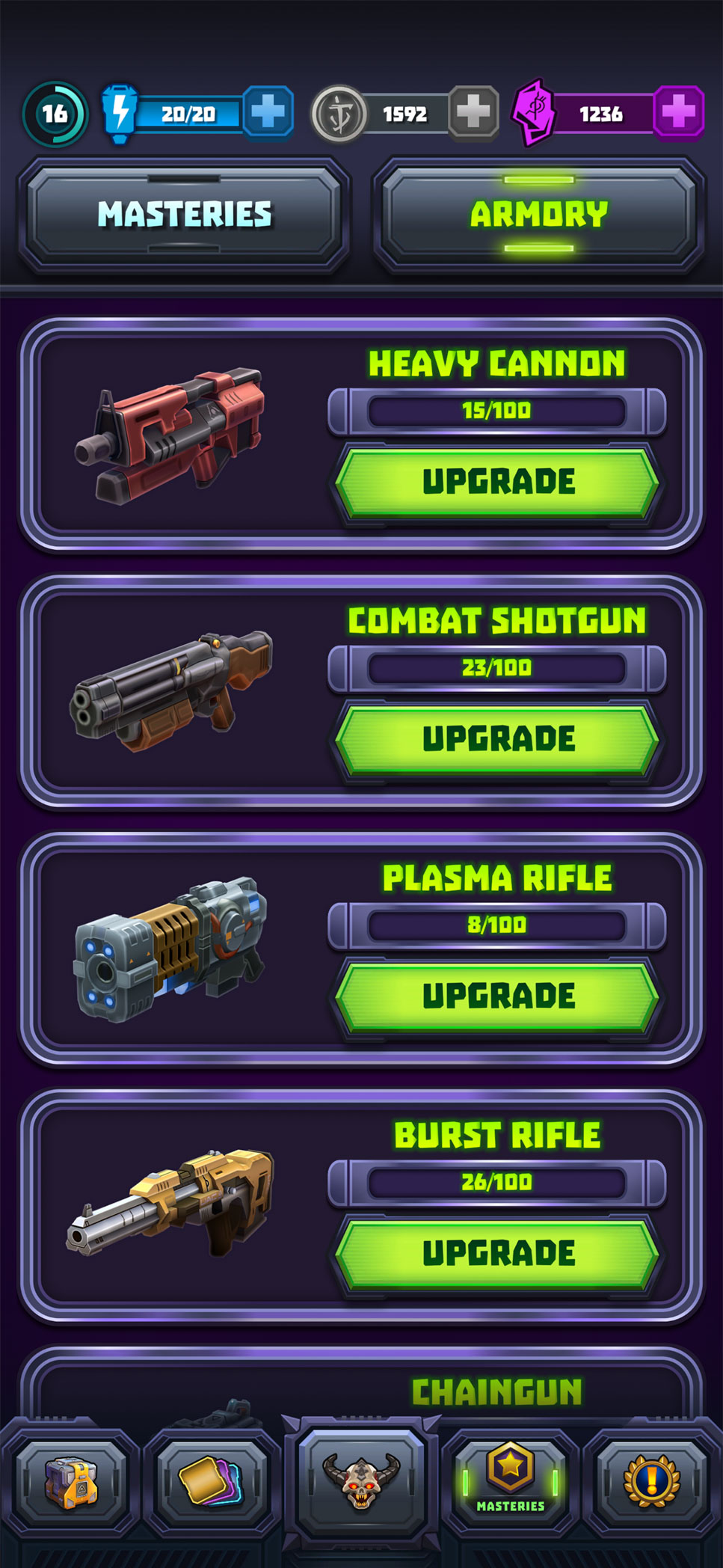Select the Combat Shotgun weapon image
723x1568 pixels.
[172, 691]
